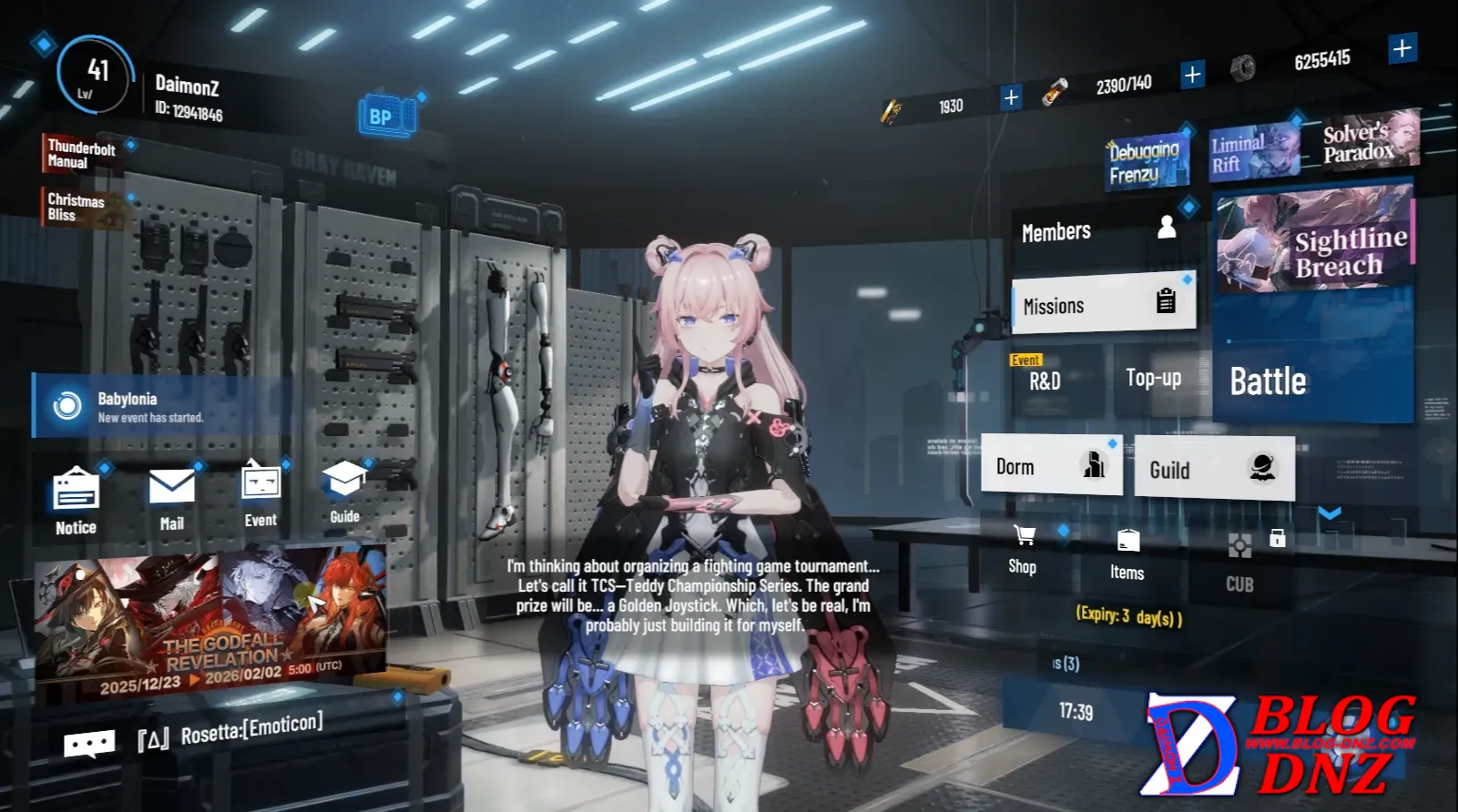Screen dimensions: 1458x812
Task: Go to the Dorm
Action: point(1051,465)
